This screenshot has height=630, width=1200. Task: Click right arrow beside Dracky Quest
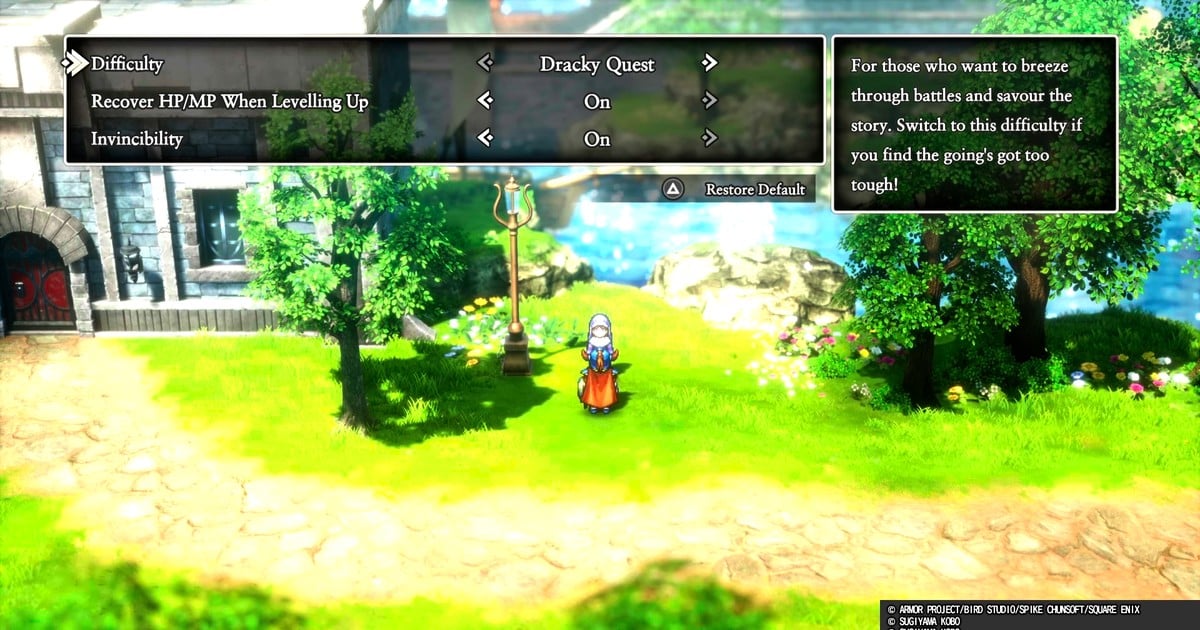tap(710, 63)
